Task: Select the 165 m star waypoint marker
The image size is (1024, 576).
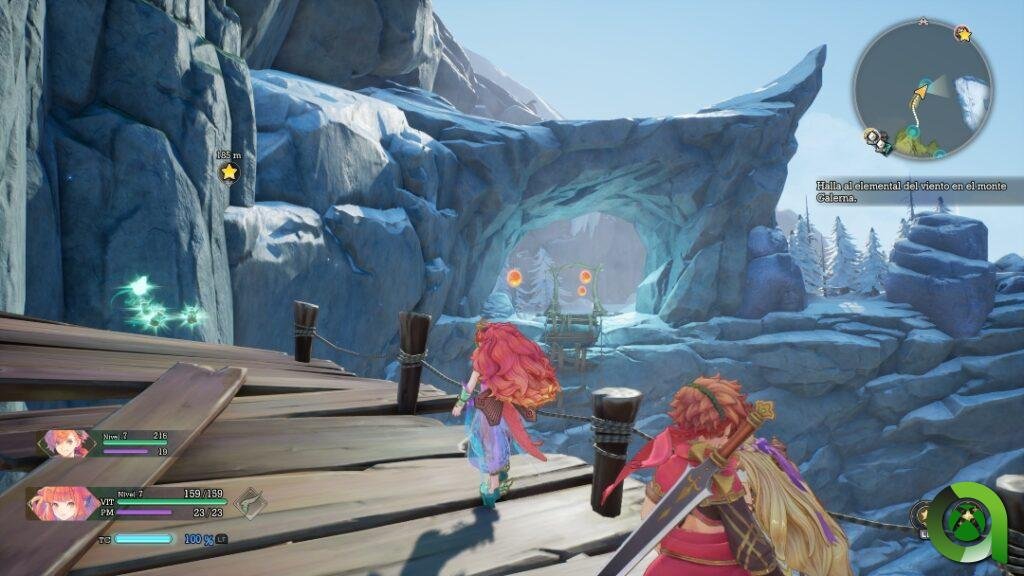Action: click(x=229, y=172)
